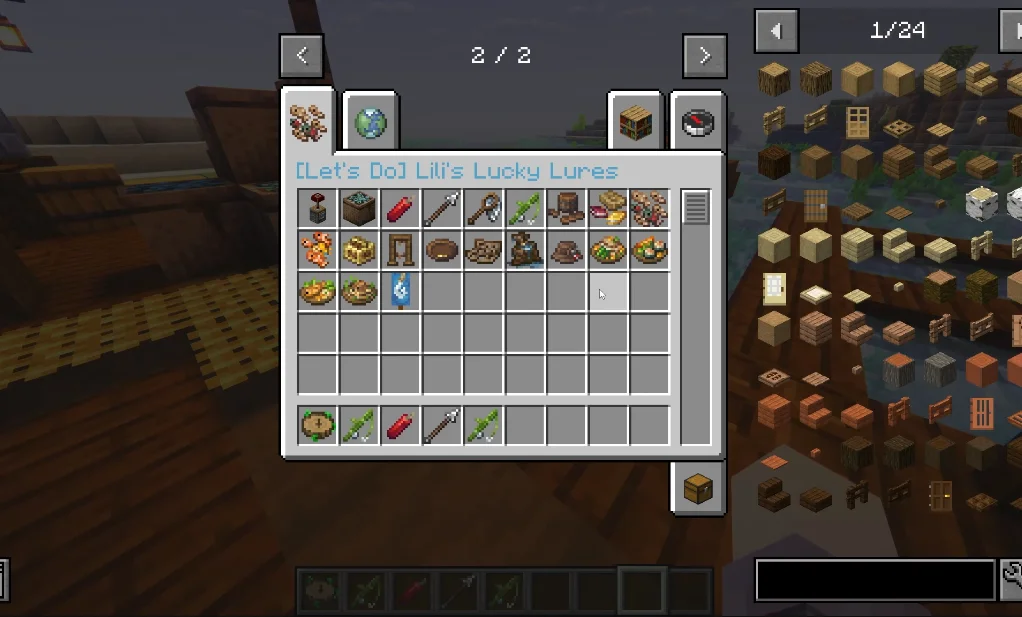Open the compass tab
The width and height of the screenshot is (1022, 617).
697,123
